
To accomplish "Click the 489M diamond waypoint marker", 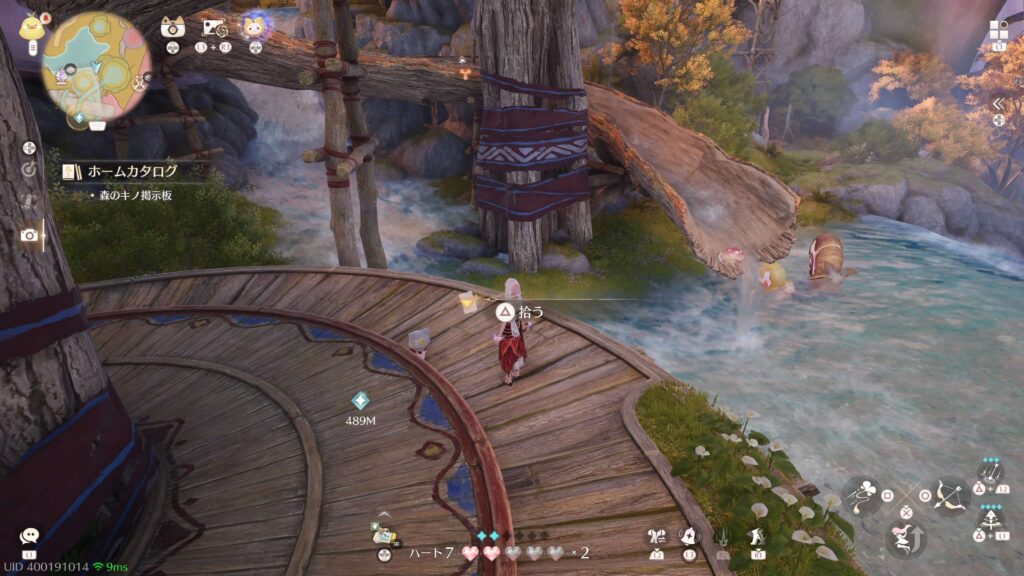I will click(x=360, y=400).
